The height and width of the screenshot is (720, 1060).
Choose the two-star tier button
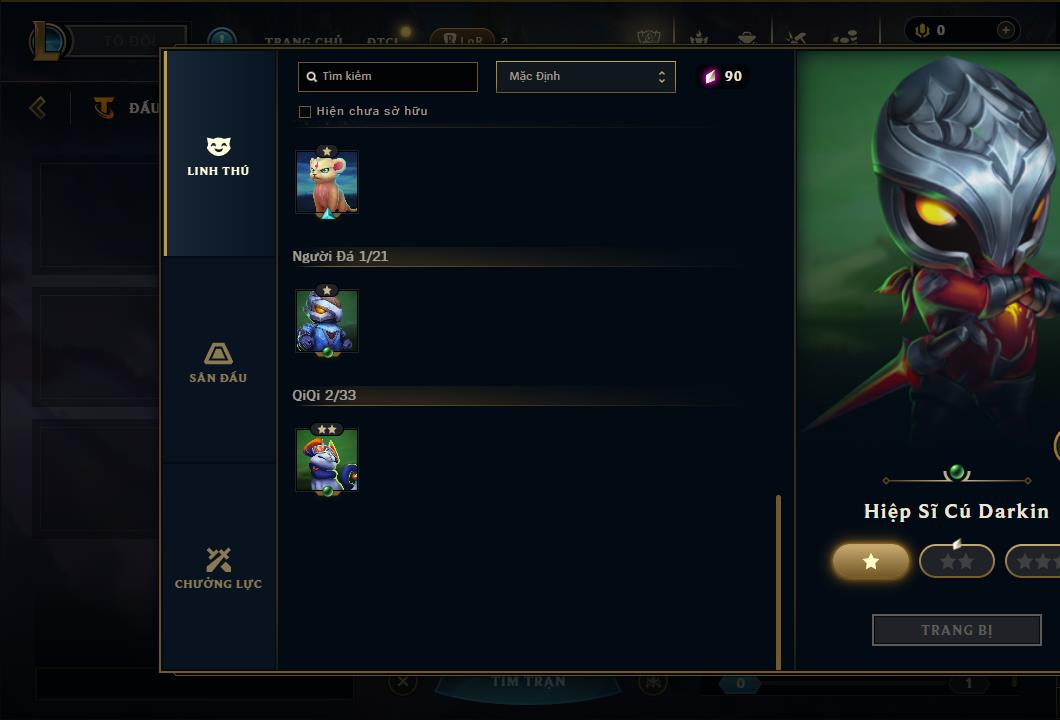956,562
